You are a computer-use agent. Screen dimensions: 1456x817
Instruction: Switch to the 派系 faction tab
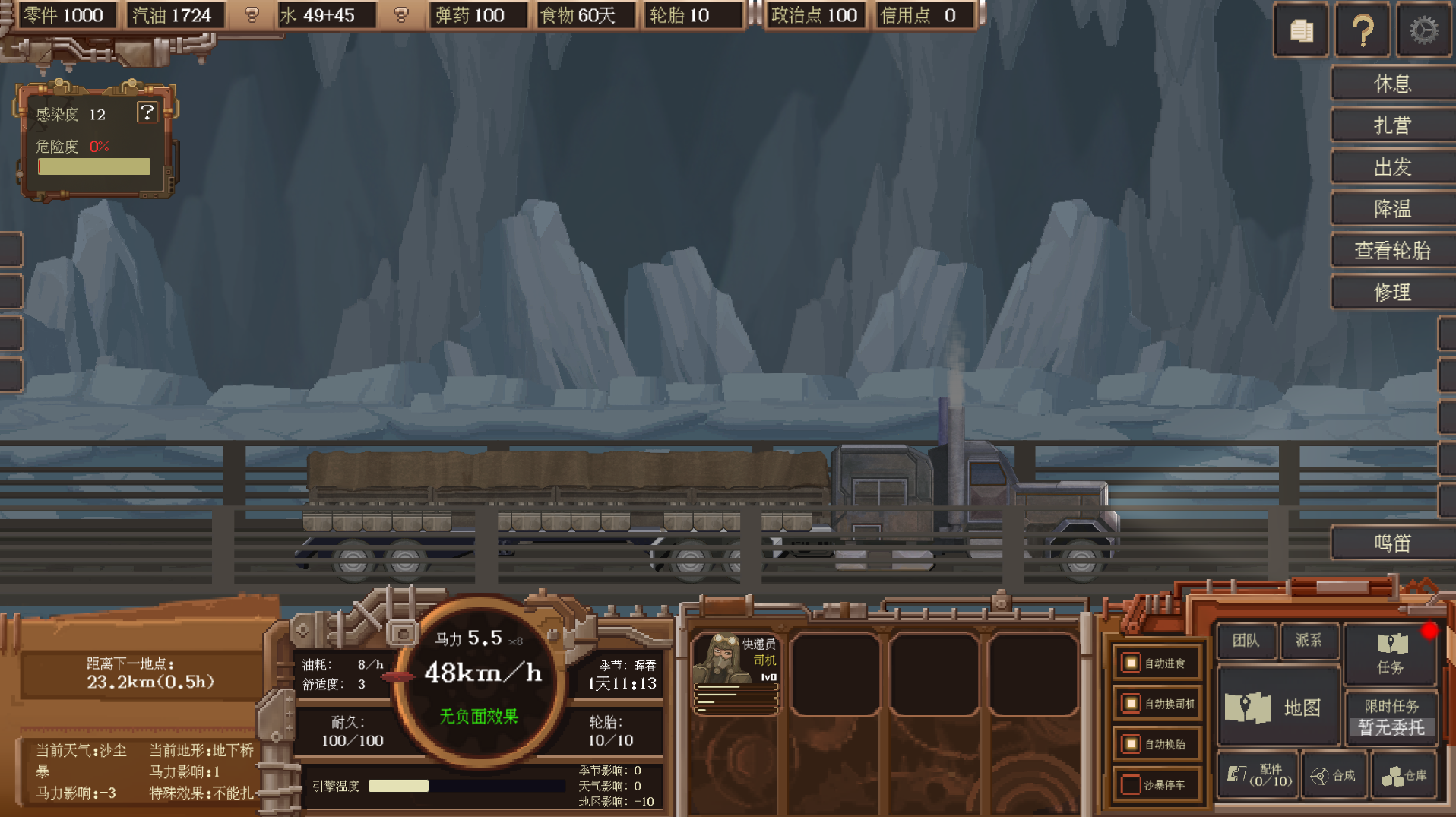1309,641
